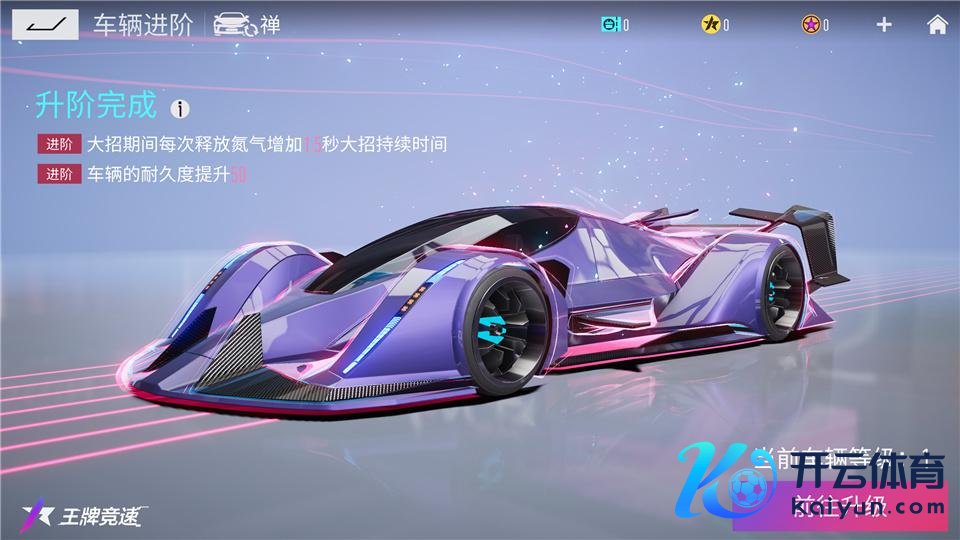Return to the home screen via house icon
The image size is (960, 540).
(x=937, y=25)
